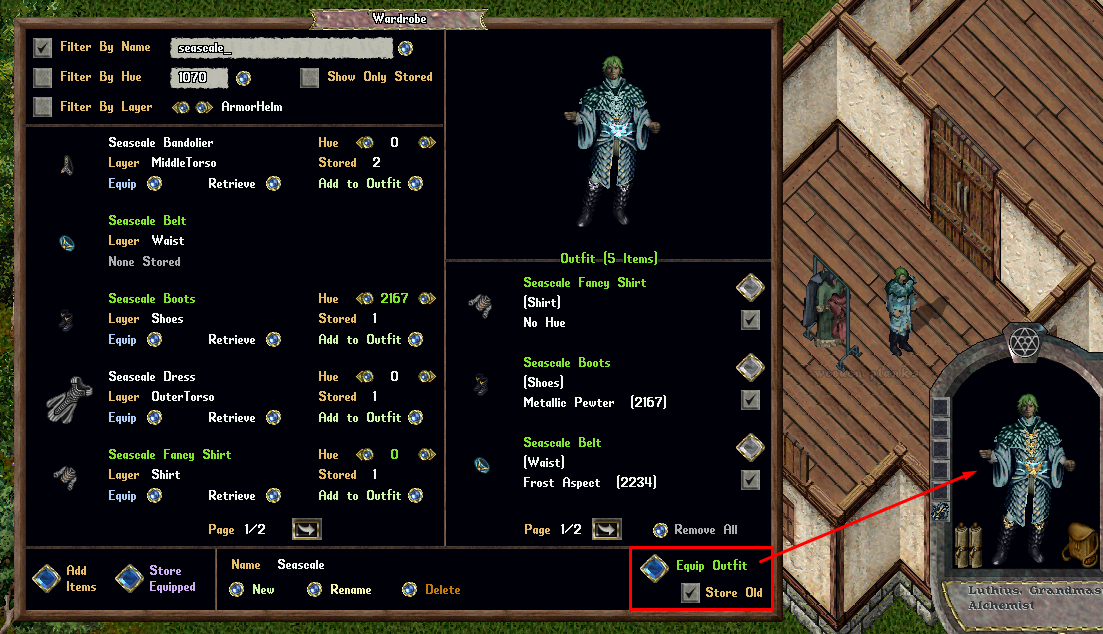Screen dimensions: 1103x634
Task: Equip the Seascale Bandolier
Action: click(x=154, y=184)
